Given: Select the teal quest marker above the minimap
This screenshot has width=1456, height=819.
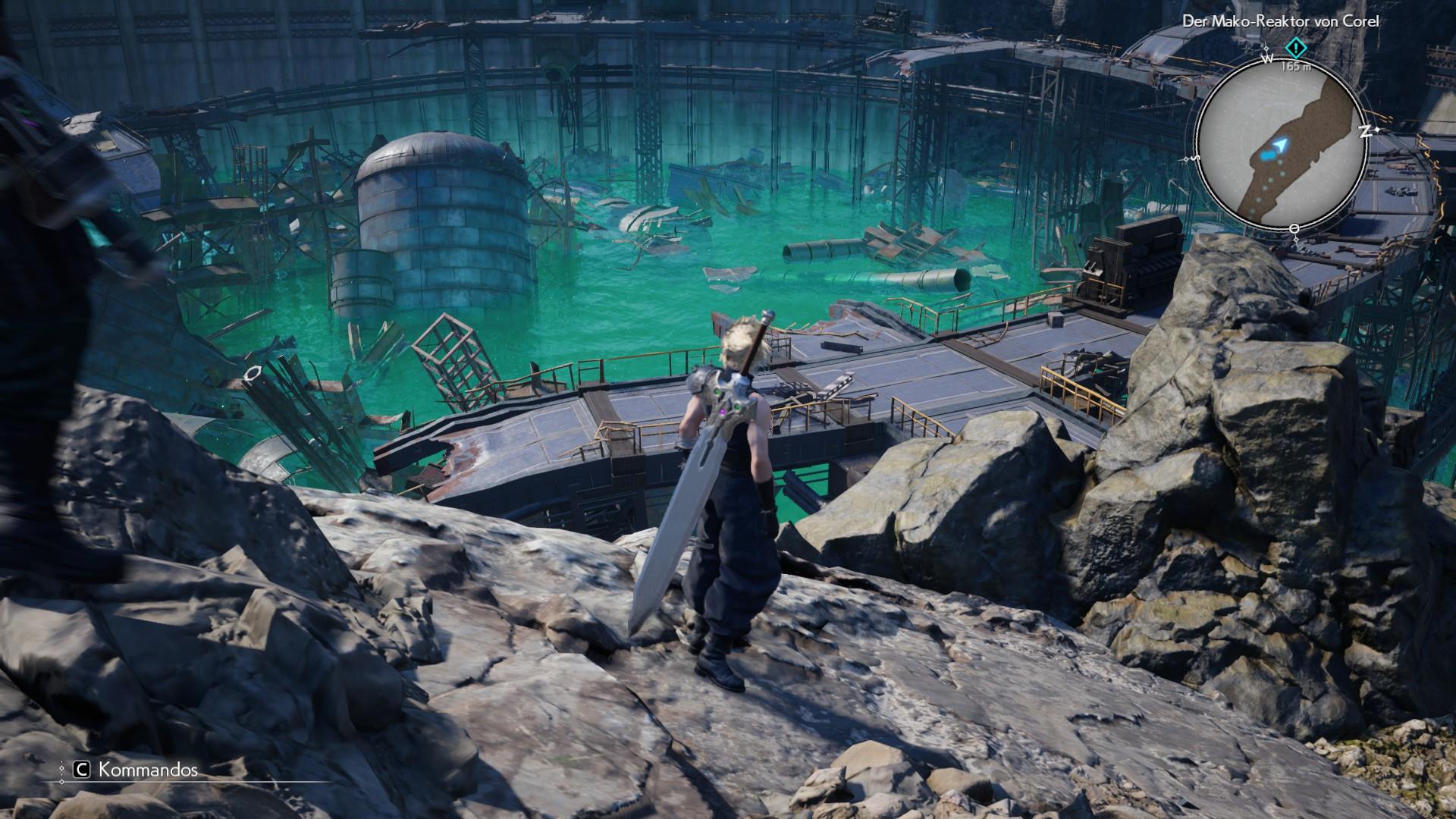Looking at the screenshot, I should [1296, 49].
